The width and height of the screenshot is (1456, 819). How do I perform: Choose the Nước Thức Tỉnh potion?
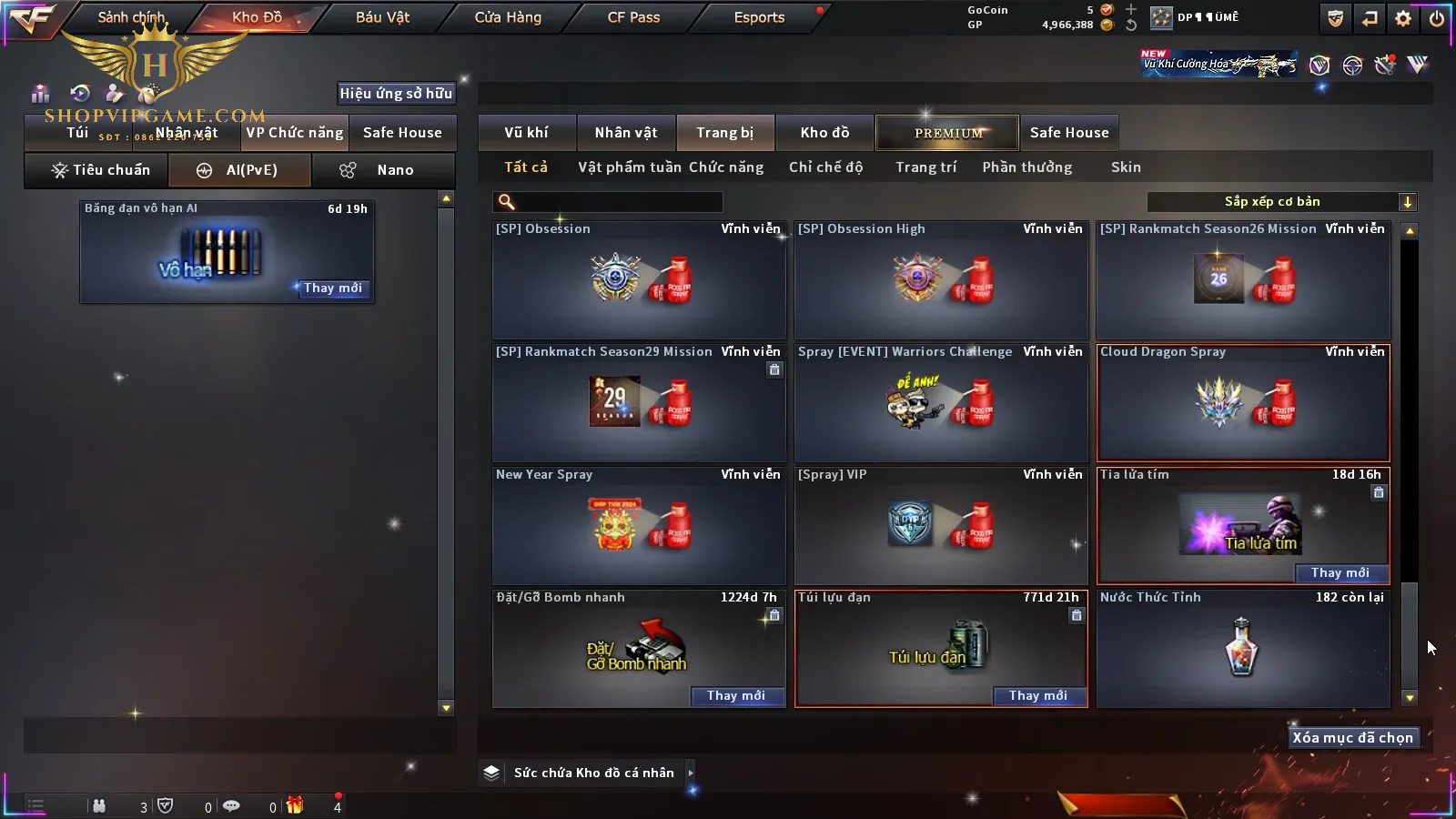pos(1243,649)
